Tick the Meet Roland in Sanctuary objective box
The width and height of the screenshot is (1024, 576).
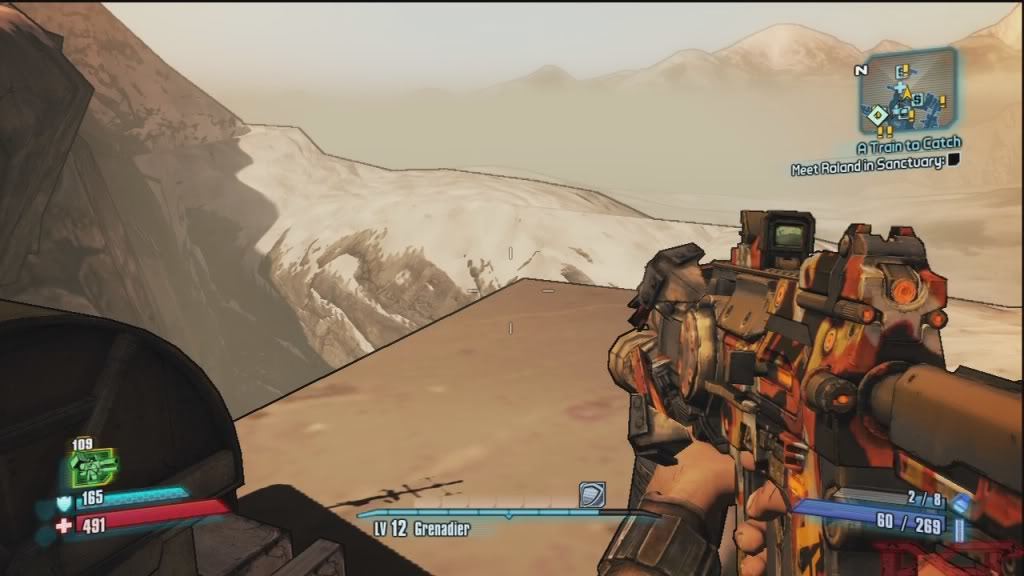(954, 160)
